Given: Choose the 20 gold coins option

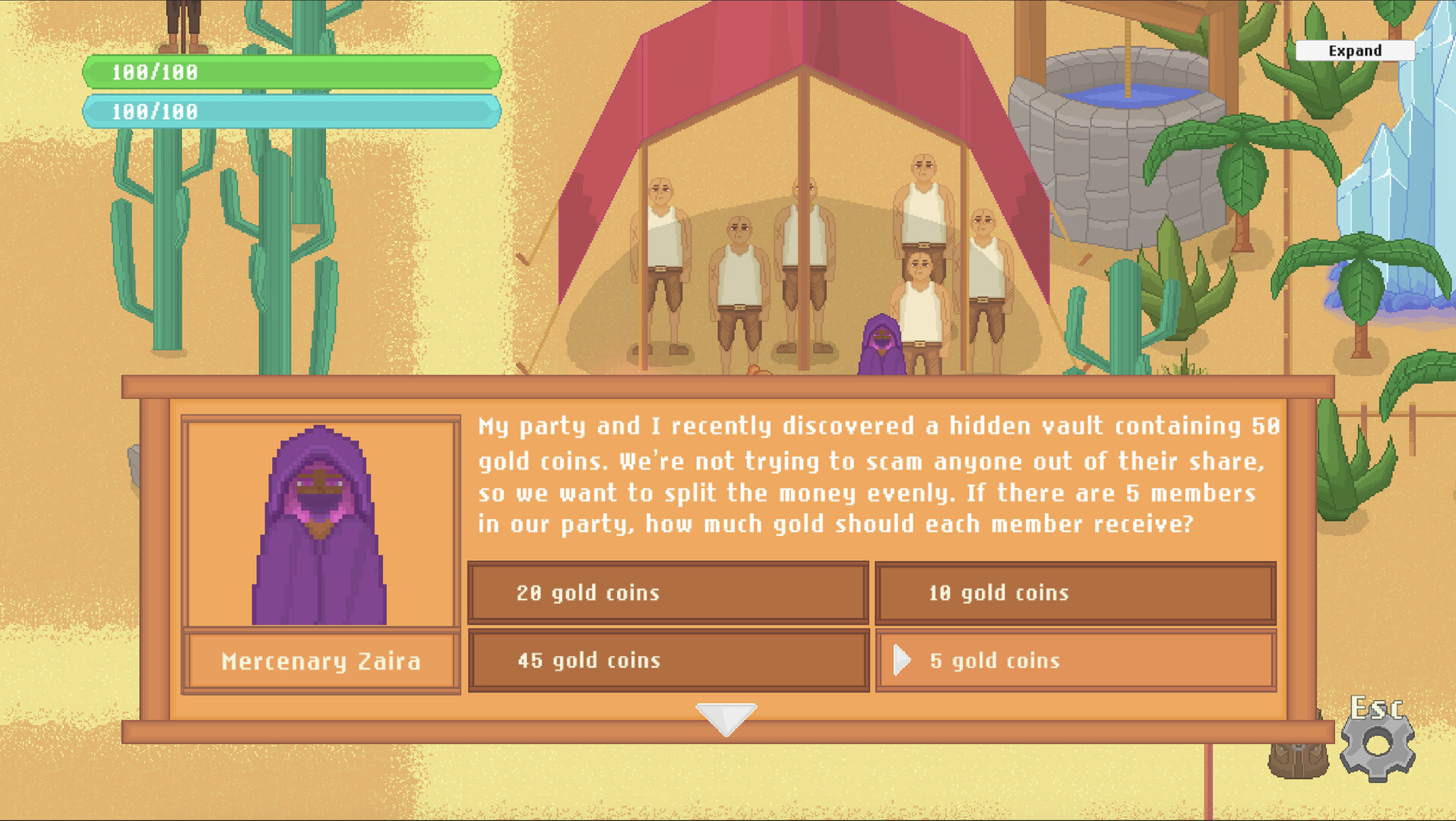Looking at the screenshot, I should 667,593.
